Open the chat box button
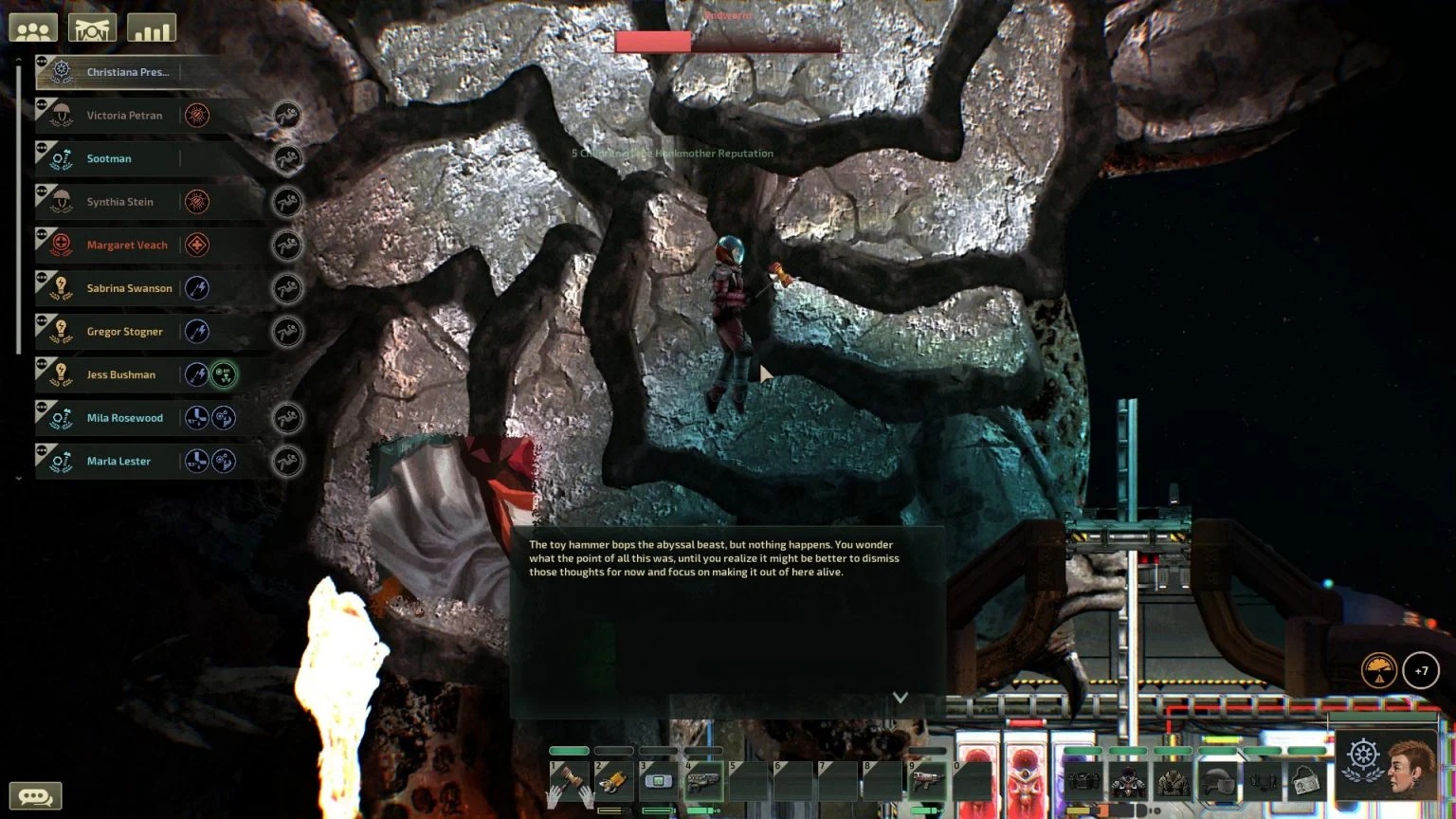Viewport: 1456px width, 819px height. pyautogui.click(x=35, y=796)
